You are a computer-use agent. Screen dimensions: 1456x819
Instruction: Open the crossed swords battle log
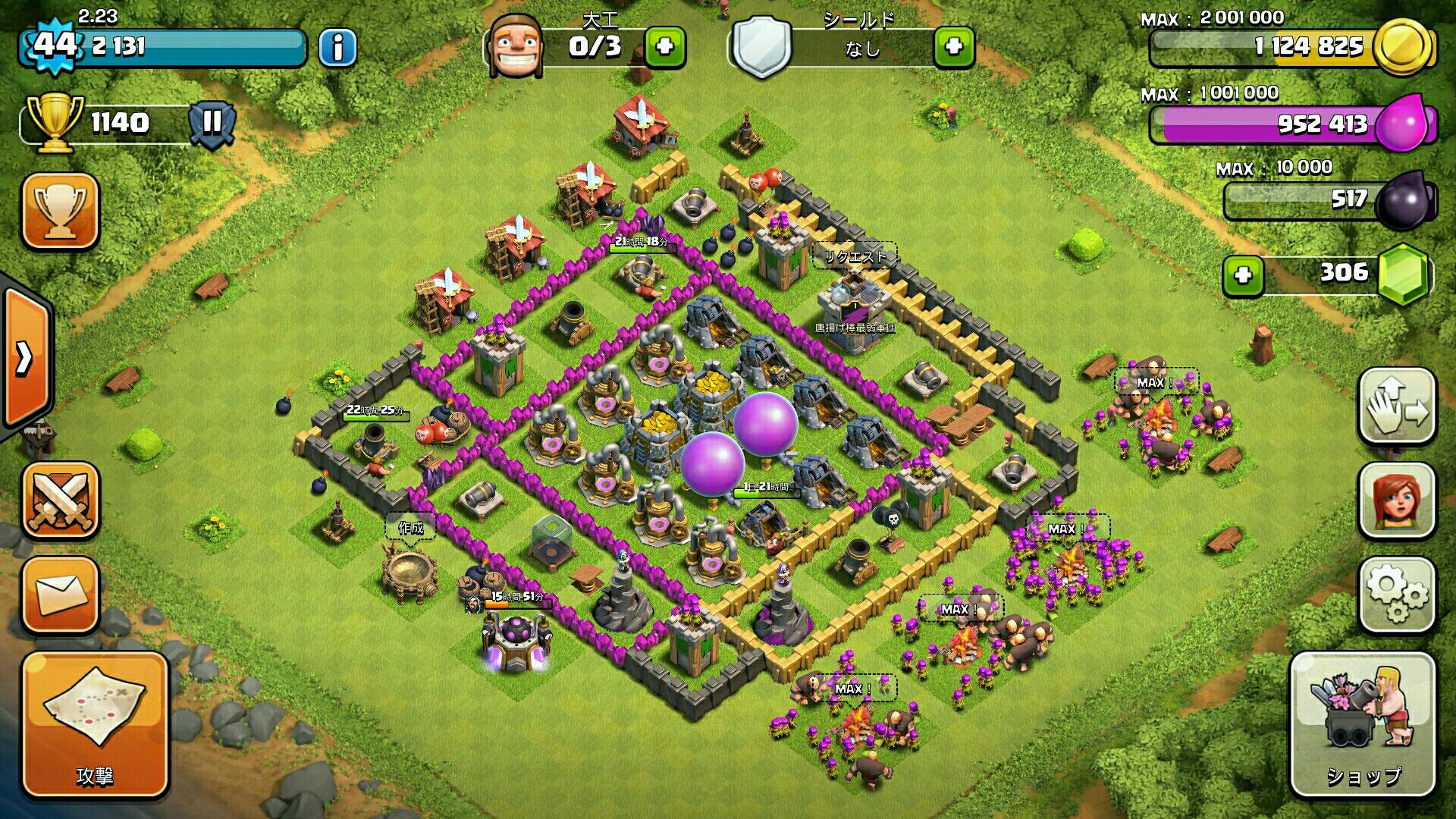tap(61, 500)
